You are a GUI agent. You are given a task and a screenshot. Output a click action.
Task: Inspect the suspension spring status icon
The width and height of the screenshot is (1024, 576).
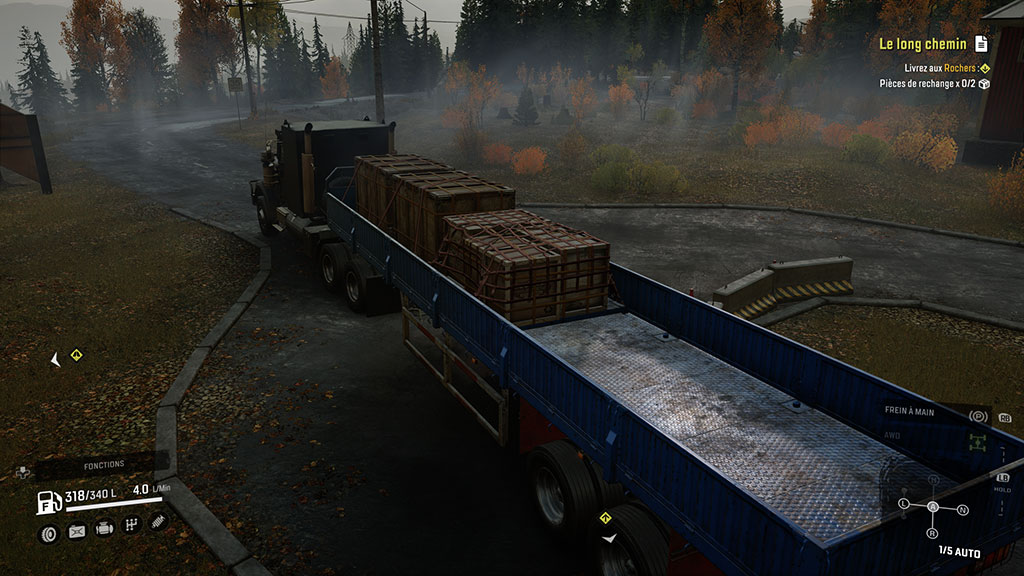158,521
